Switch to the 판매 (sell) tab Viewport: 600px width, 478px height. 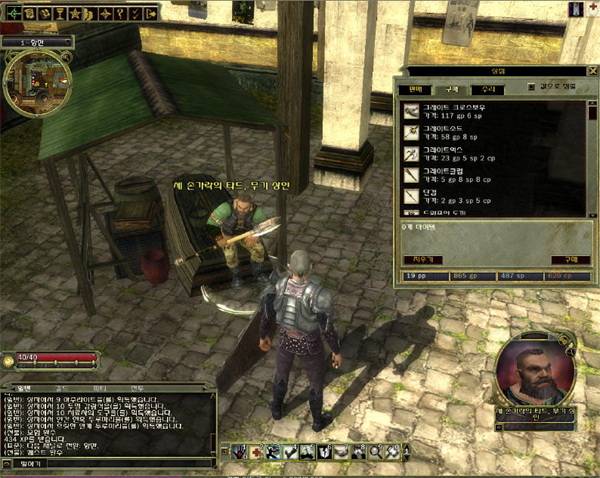pos(411,90)
